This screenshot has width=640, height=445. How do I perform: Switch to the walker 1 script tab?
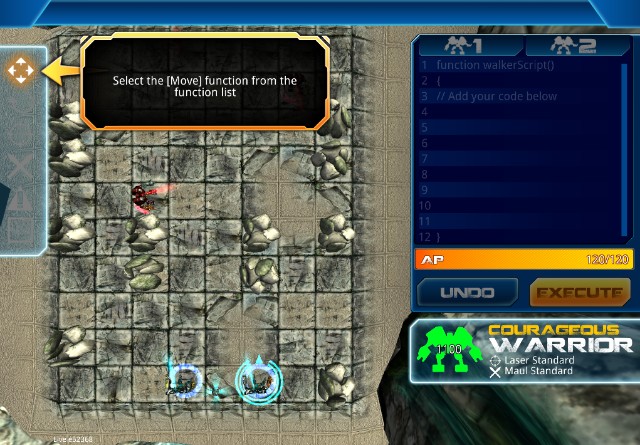point(466,46)
